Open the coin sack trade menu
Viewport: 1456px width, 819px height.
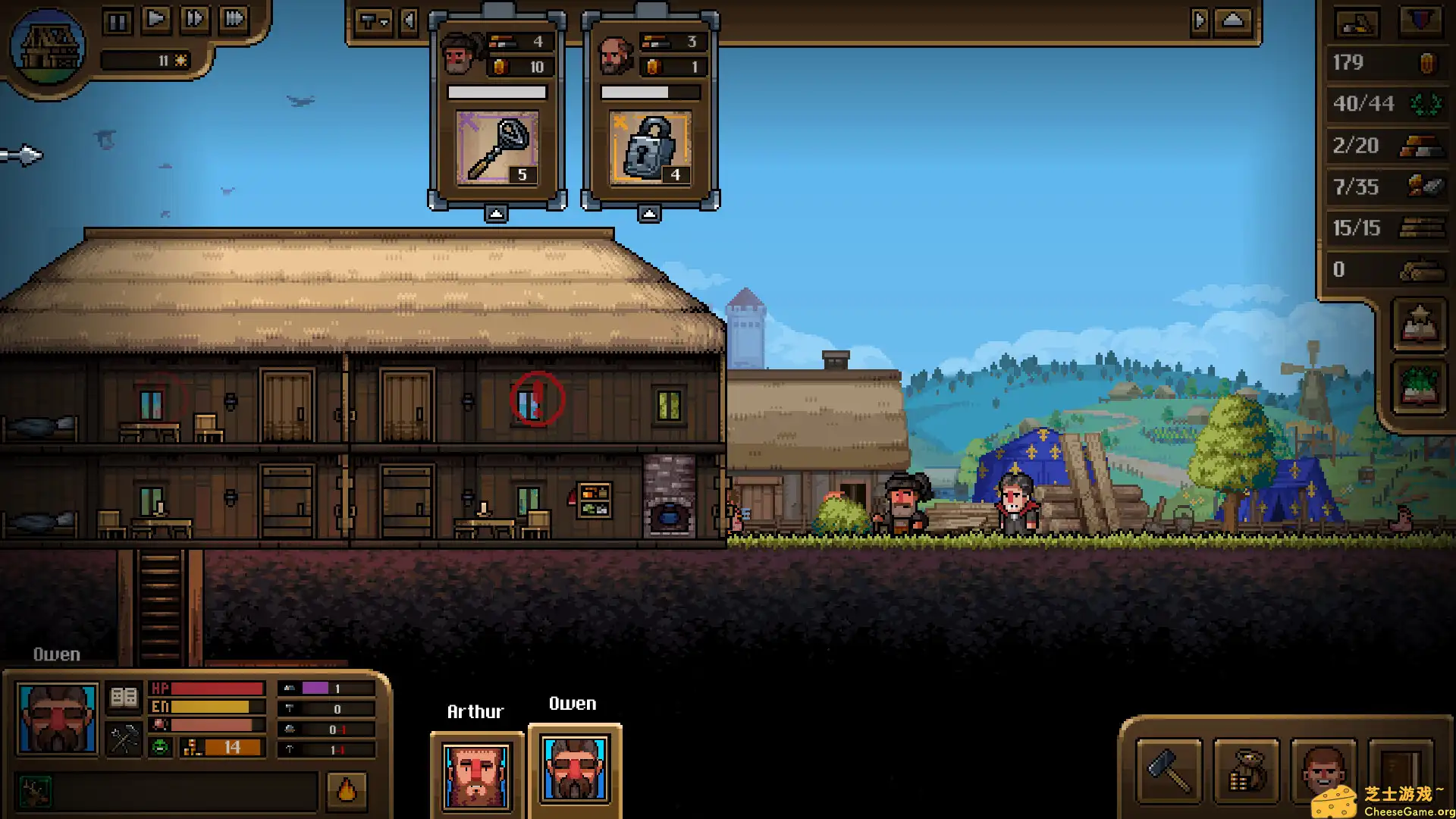click(1246, 772)
